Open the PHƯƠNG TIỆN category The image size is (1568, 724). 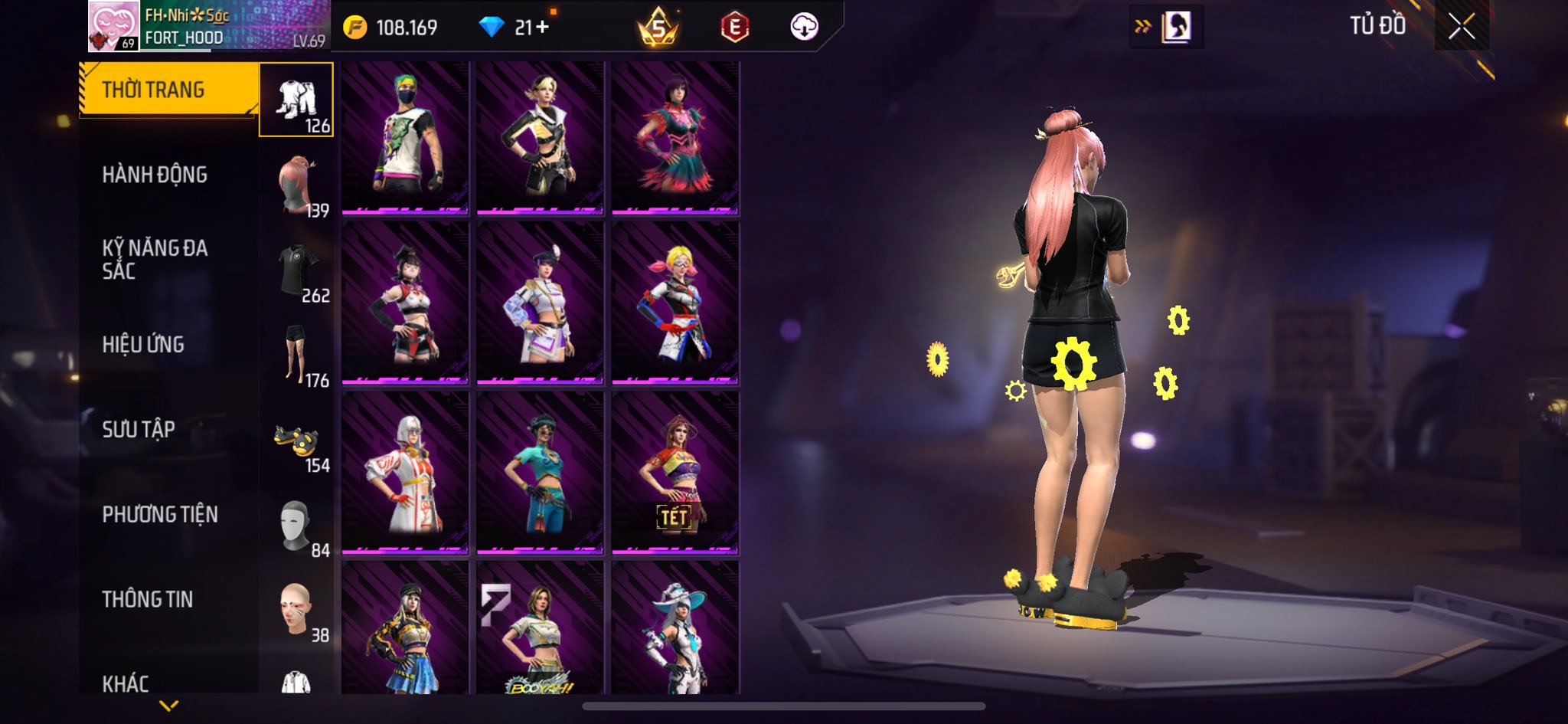point(160,514)
